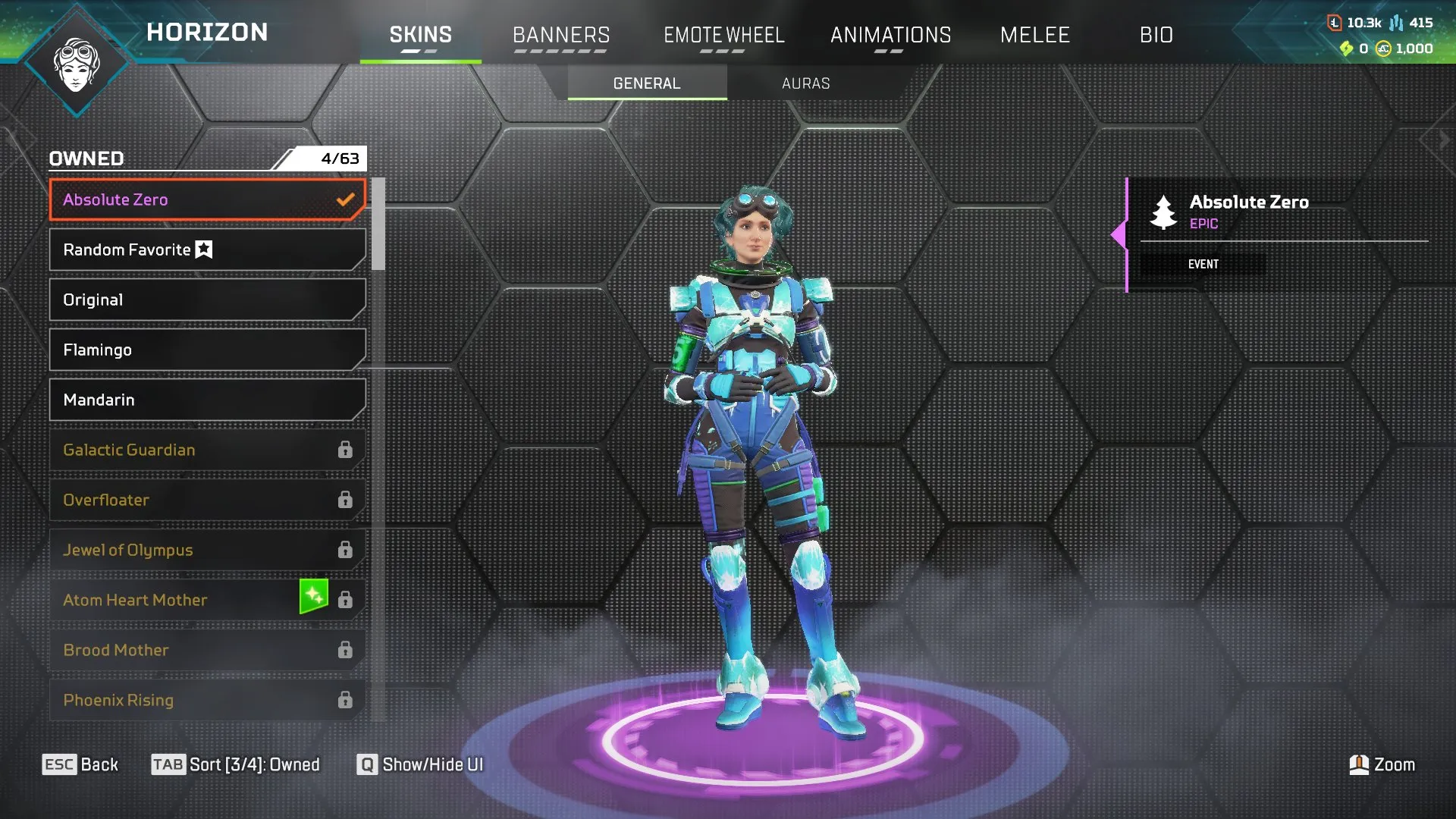Preview the Atom Heart Mother skin

coord(182,600)
